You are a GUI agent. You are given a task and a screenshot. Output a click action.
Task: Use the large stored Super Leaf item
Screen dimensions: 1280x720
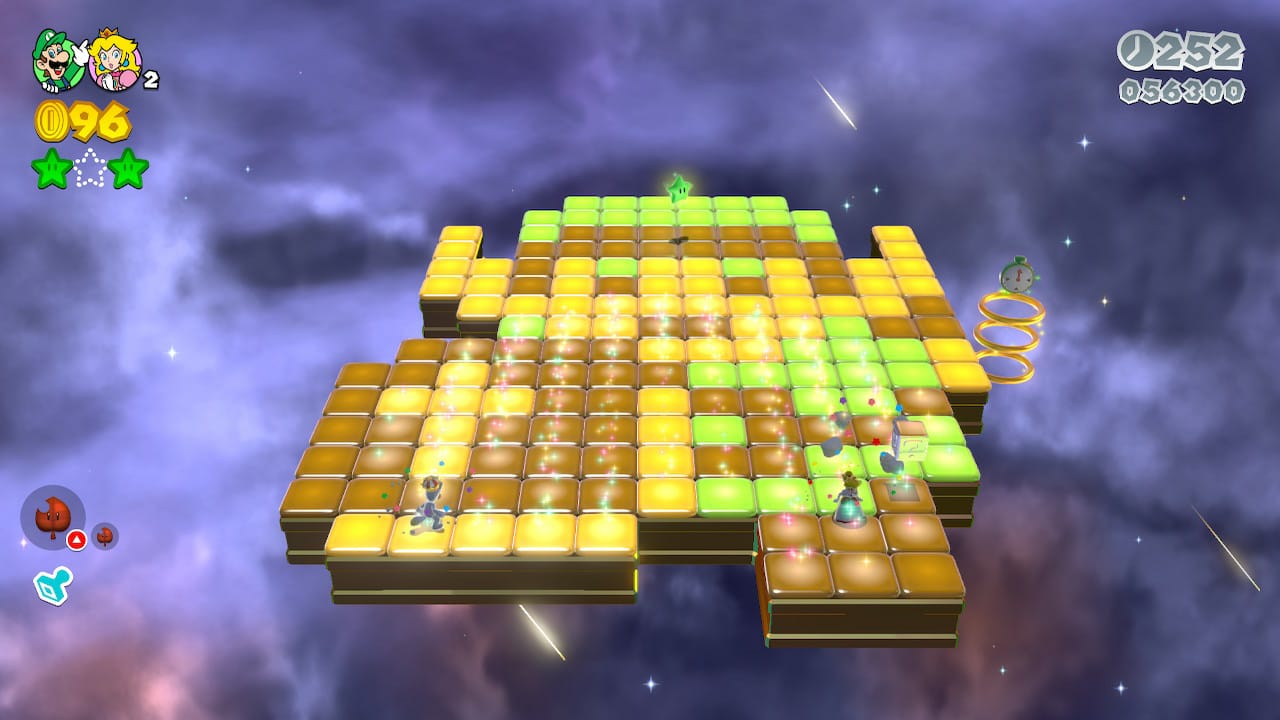tap(52, 518)
